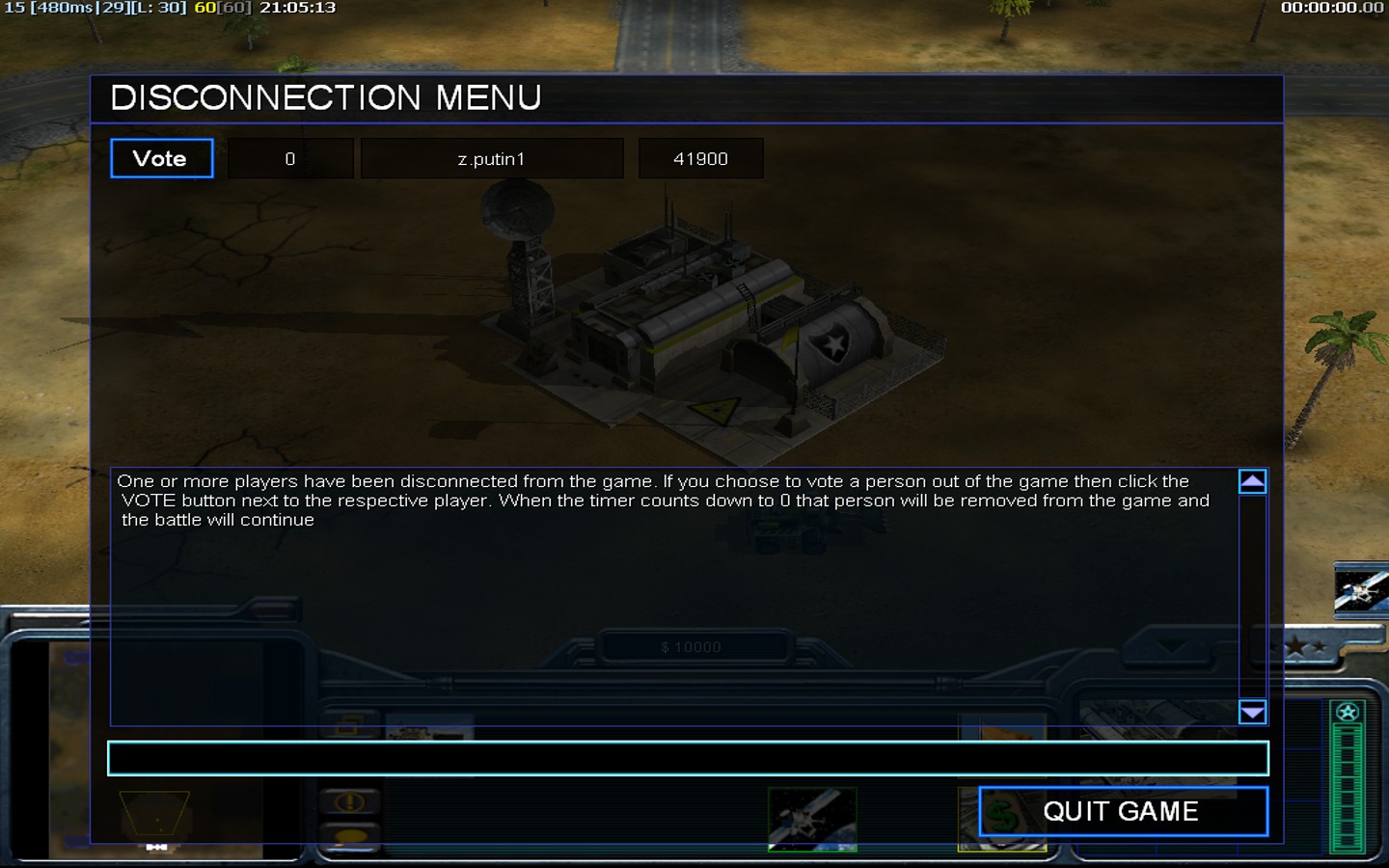Select the z.putin1 player name row

click(x=492, y=159)
